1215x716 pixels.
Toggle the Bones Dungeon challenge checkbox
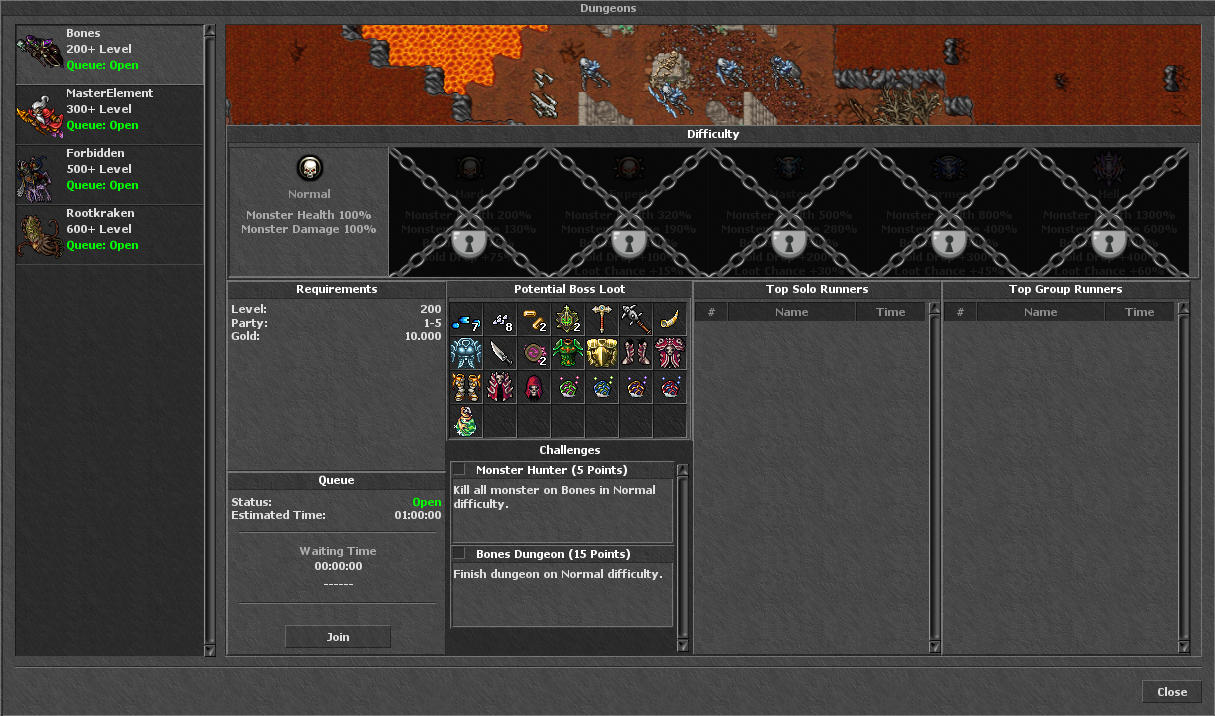click(x=459, y=554)
